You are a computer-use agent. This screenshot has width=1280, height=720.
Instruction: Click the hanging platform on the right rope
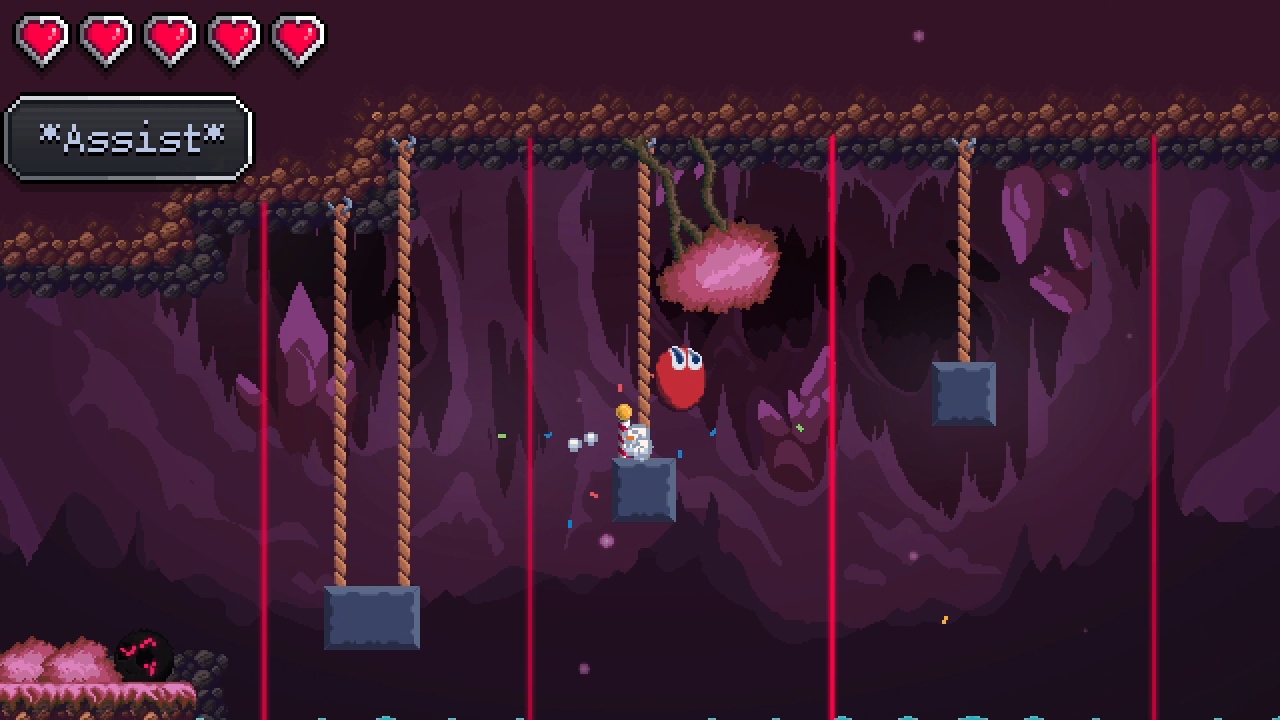962,392
